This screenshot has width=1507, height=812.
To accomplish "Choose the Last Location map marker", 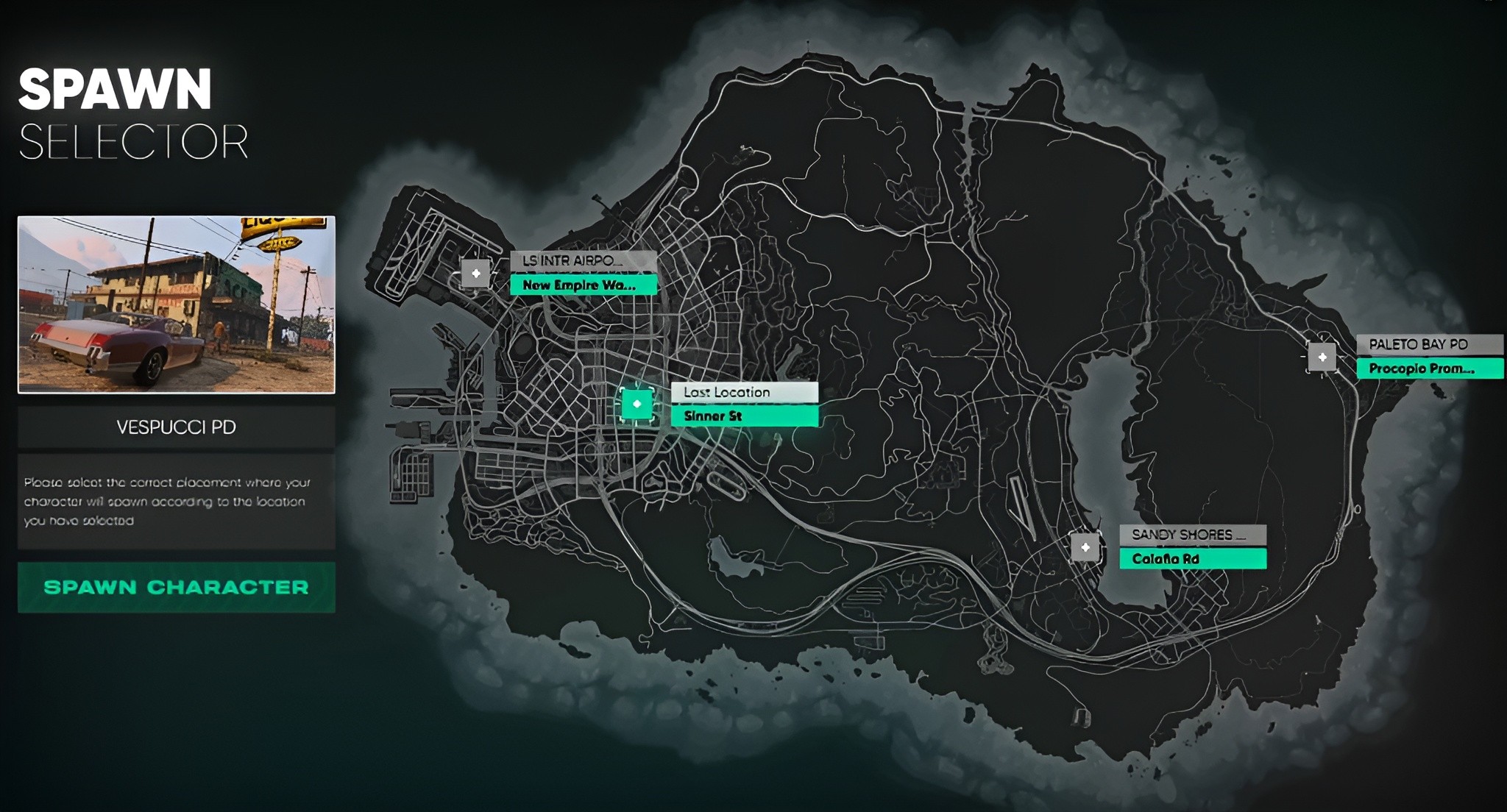I will click(x=637, y=404).
